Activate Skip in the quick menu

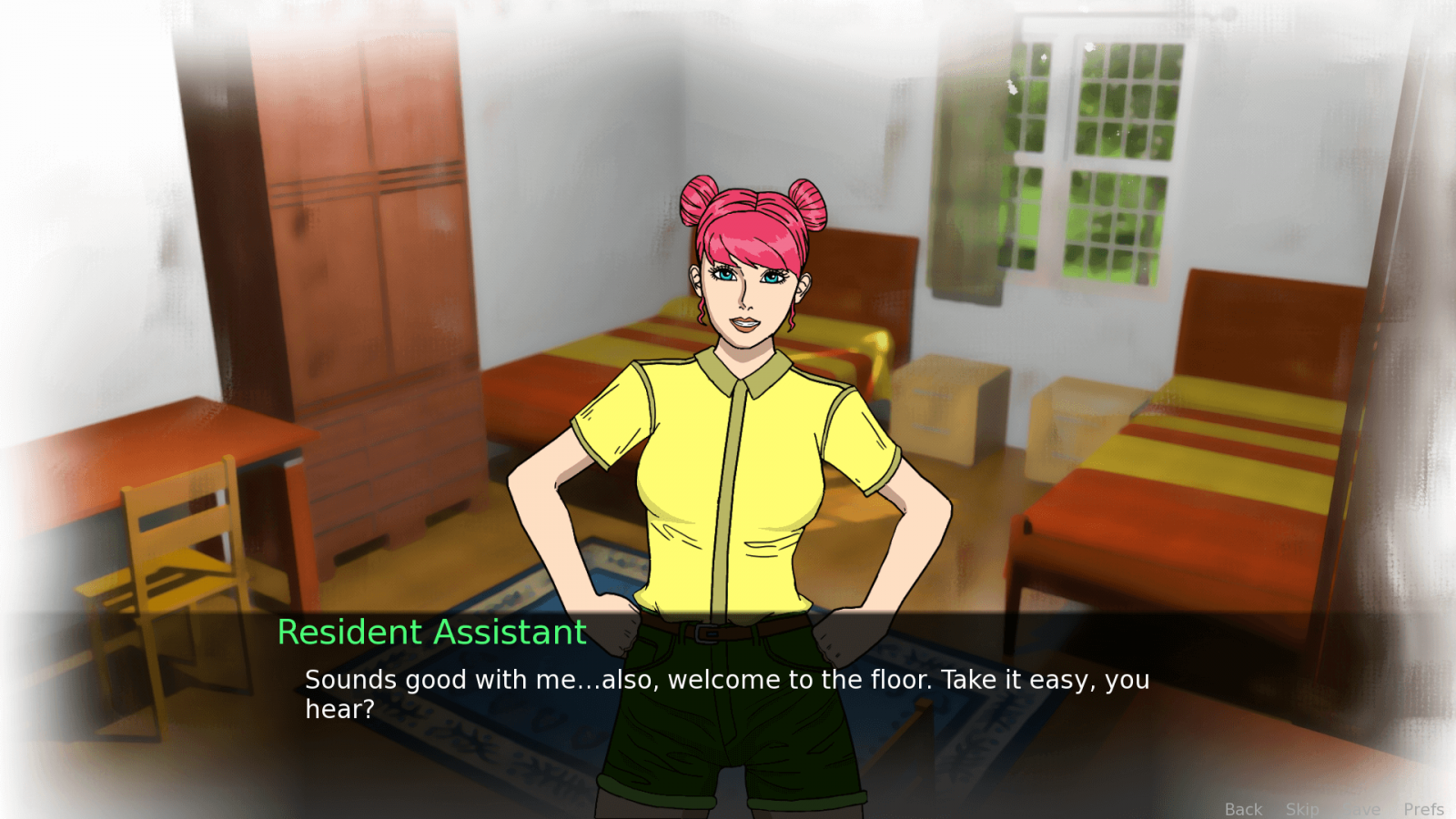(1302, 809)
